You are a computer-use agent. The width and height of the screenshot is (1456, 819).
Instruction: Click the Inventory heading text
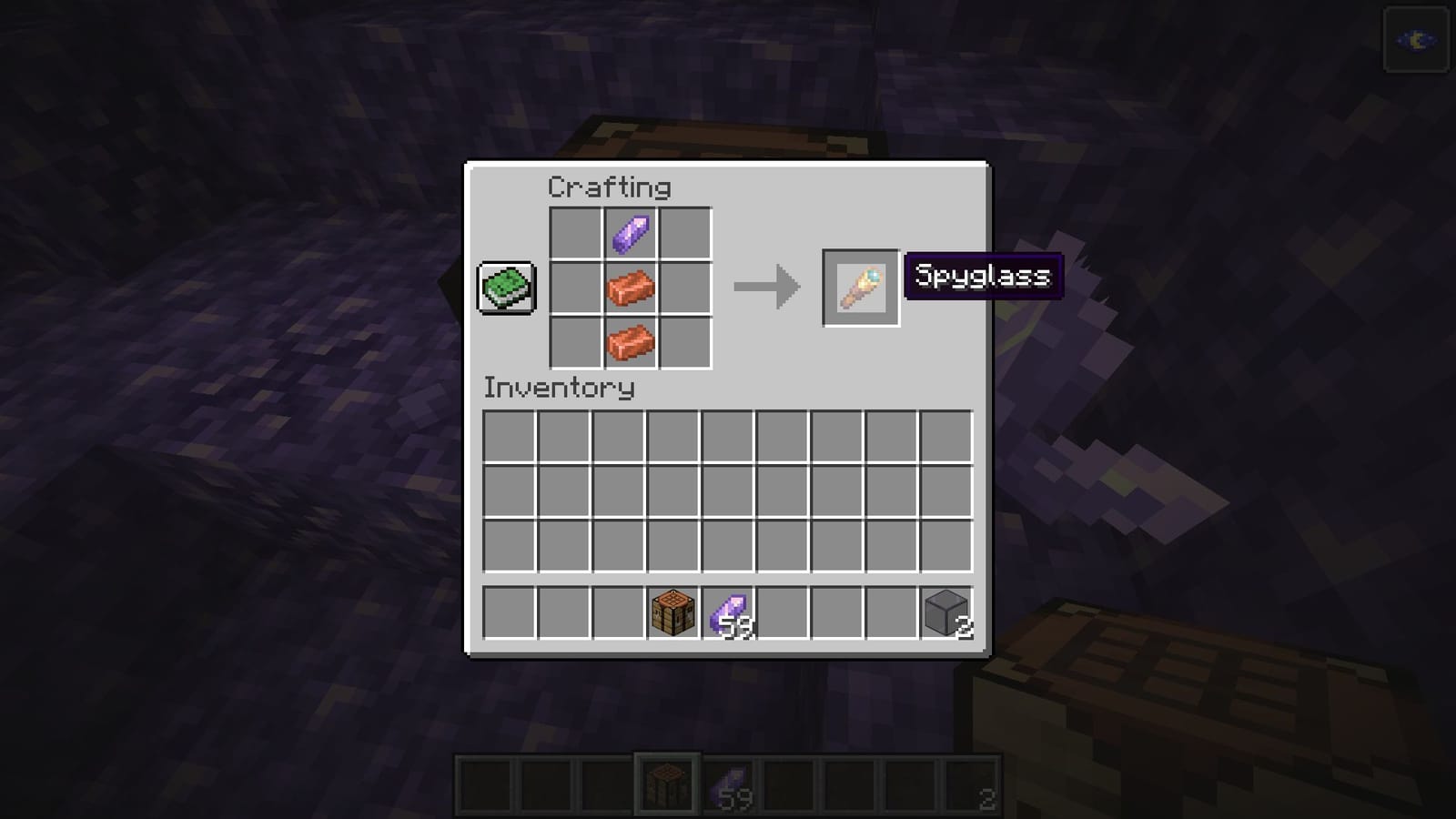tap(558, 388)
